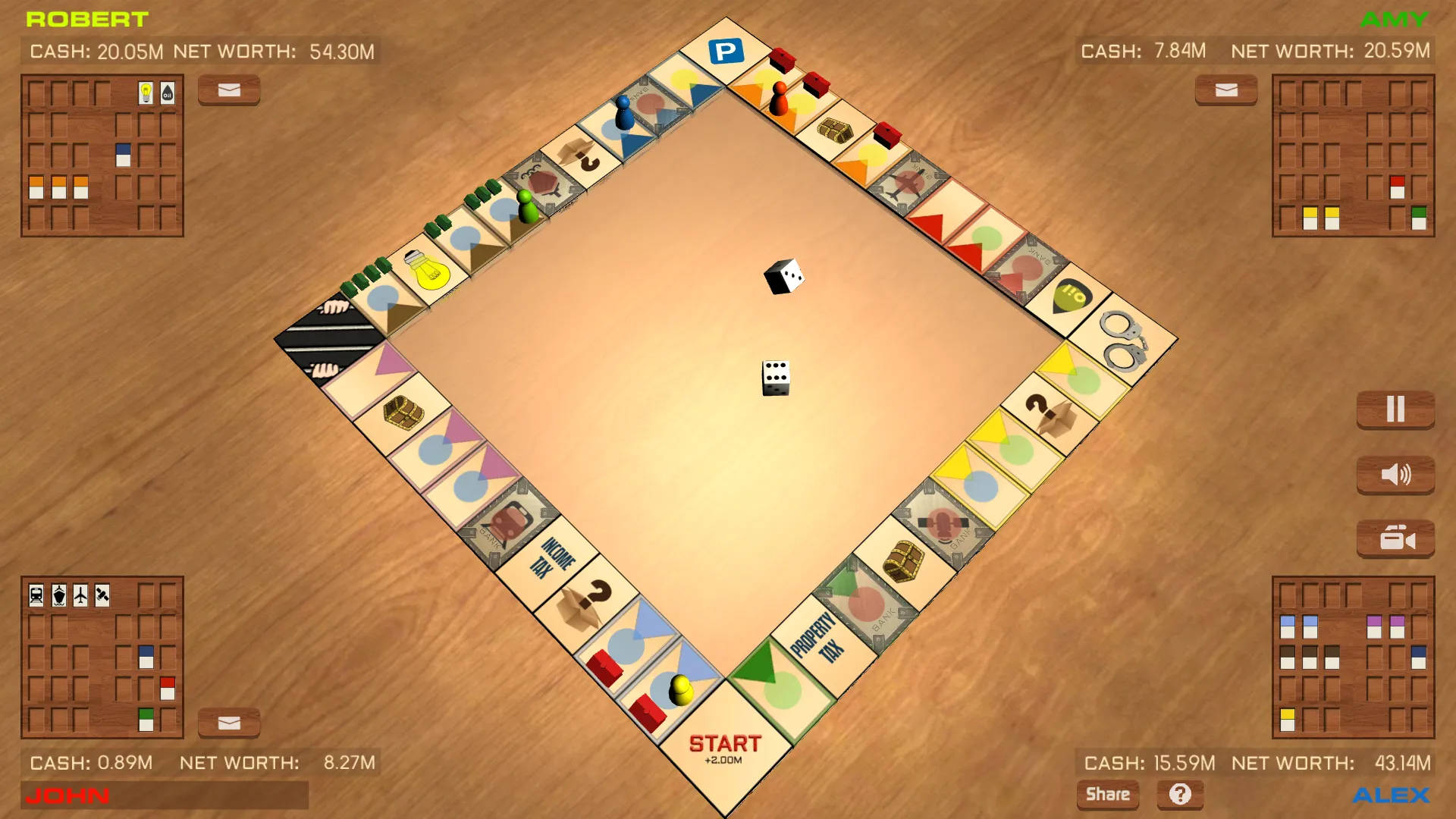
Task: Click the ship card in John's panel
Action: pos(59,595)
